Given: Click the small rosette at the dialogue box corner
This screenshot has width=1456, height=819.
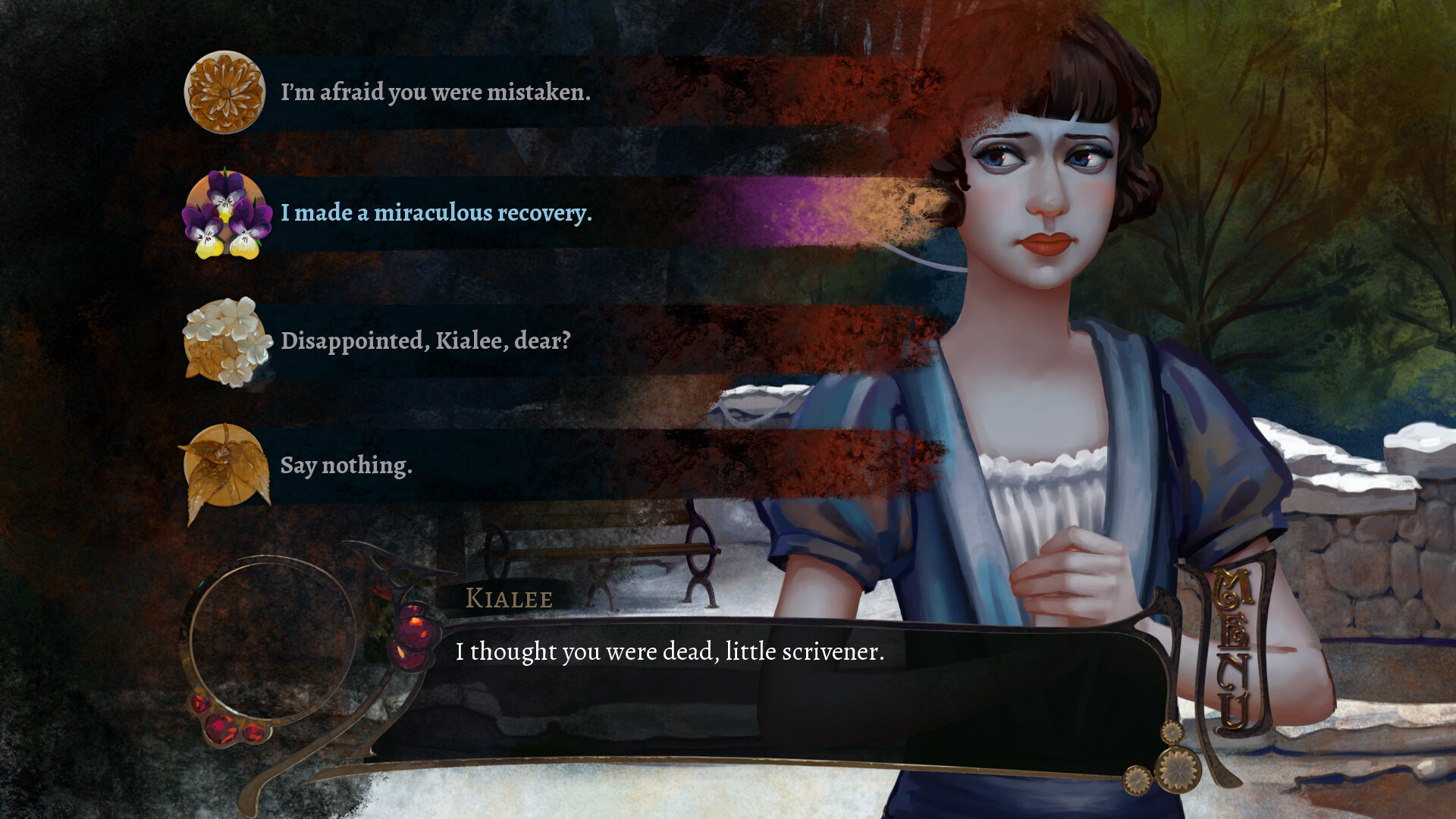Looking at the screenshot, I should [1173, 733].
